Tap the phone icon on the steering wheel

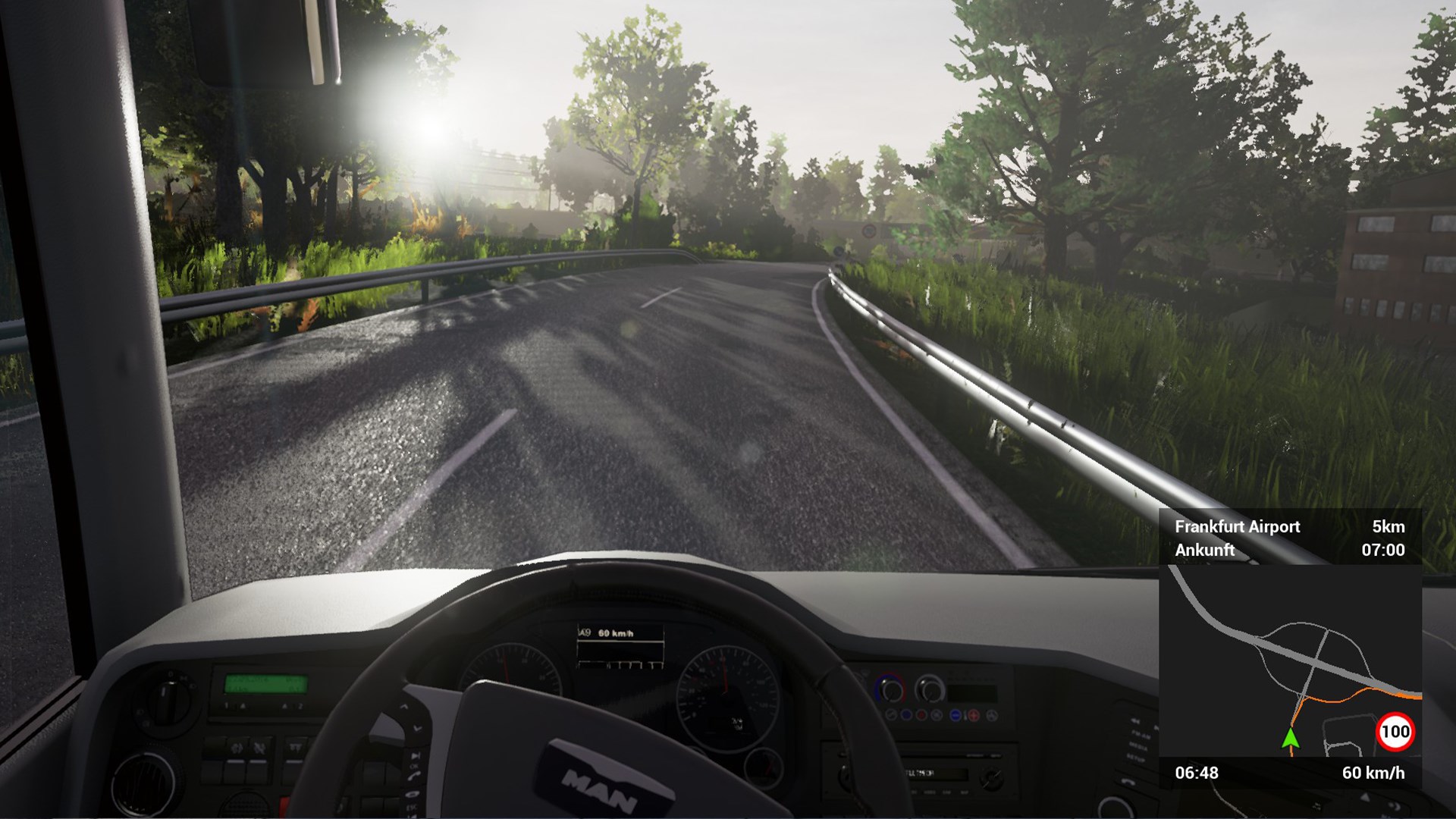(415, 776)
